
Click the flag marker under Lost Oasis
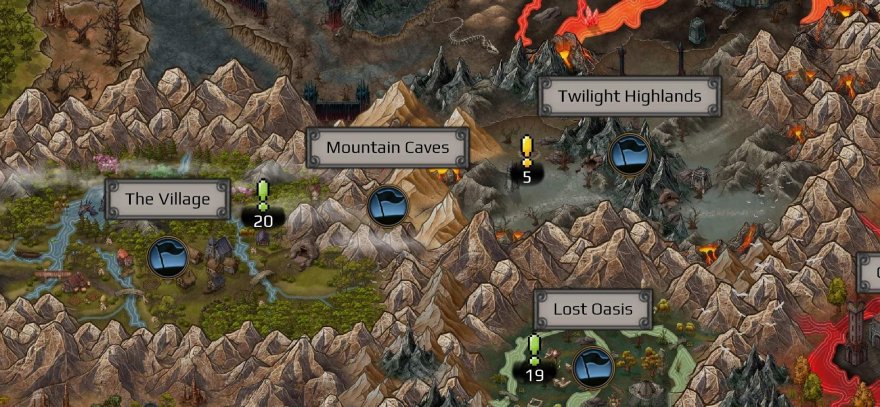tap(593, 367)
